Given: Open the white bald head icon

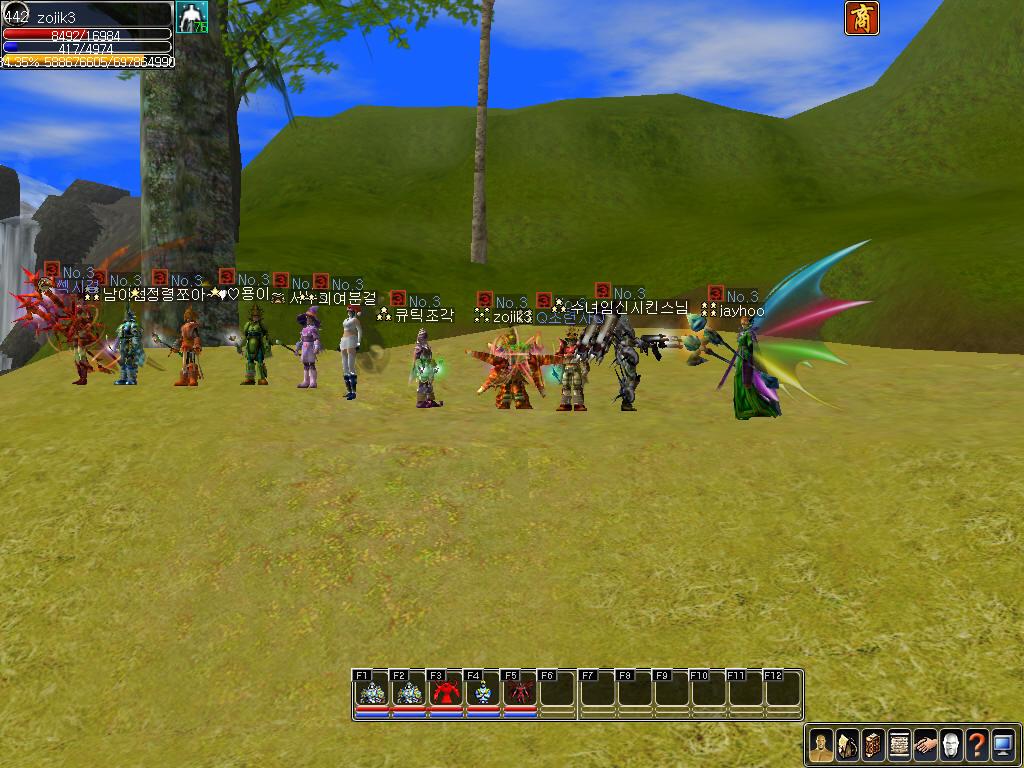Looking at the screenshot, I should (x=951, y=745).
